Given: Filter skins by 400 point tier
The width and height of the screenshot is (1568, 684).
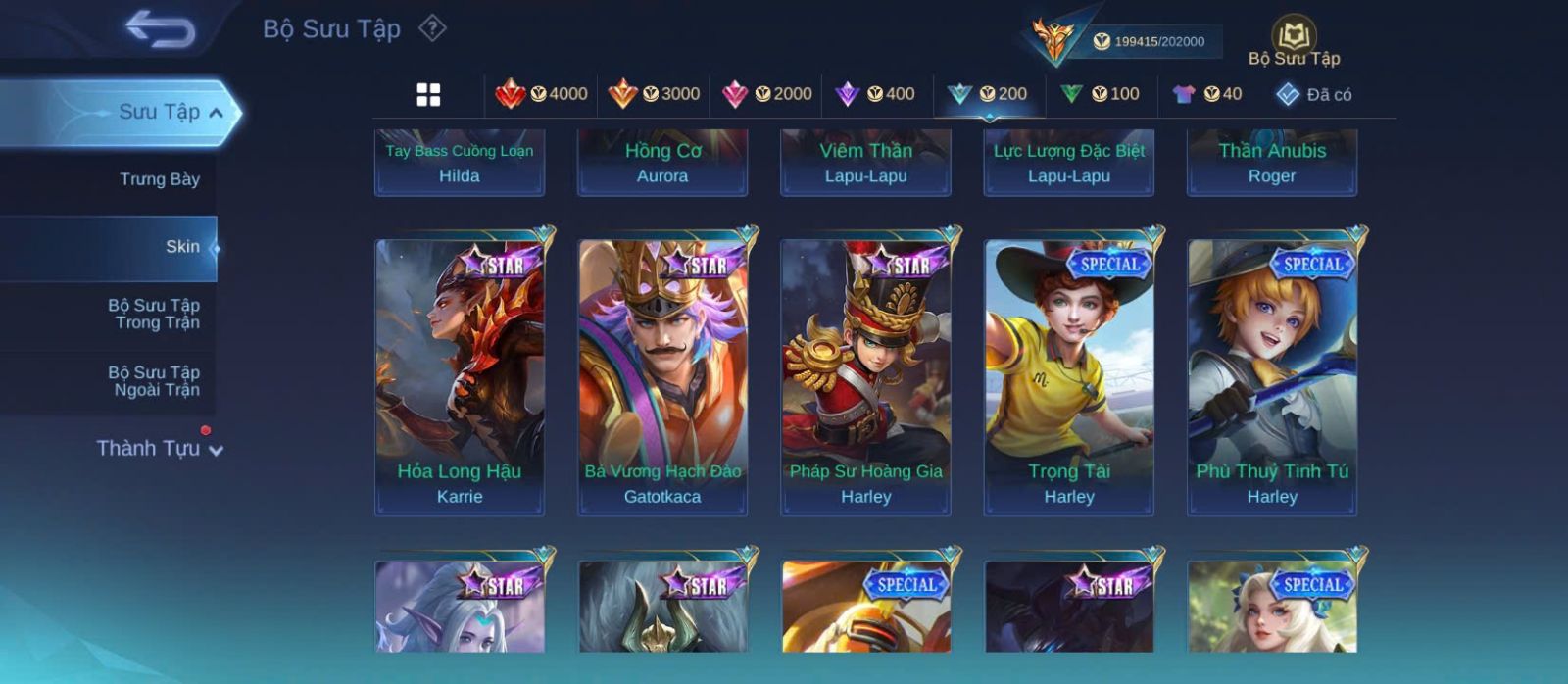Looking at the screenshot, I should pos(875,94).
